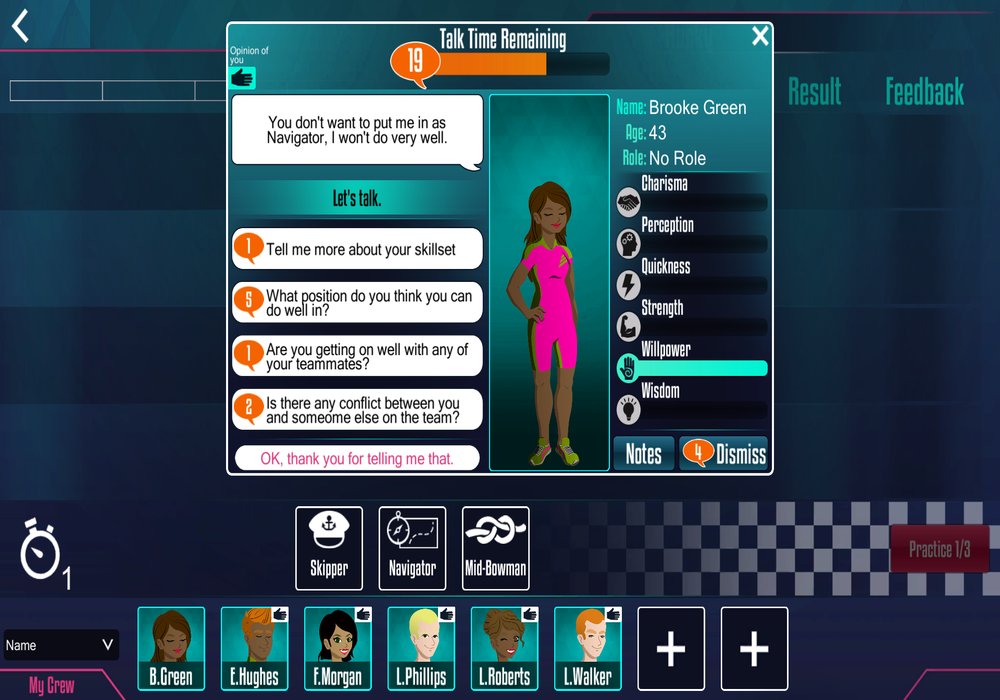Ask "Tell me more about your skillset"
Viewport: 1000px width, 700px height.
358,249
